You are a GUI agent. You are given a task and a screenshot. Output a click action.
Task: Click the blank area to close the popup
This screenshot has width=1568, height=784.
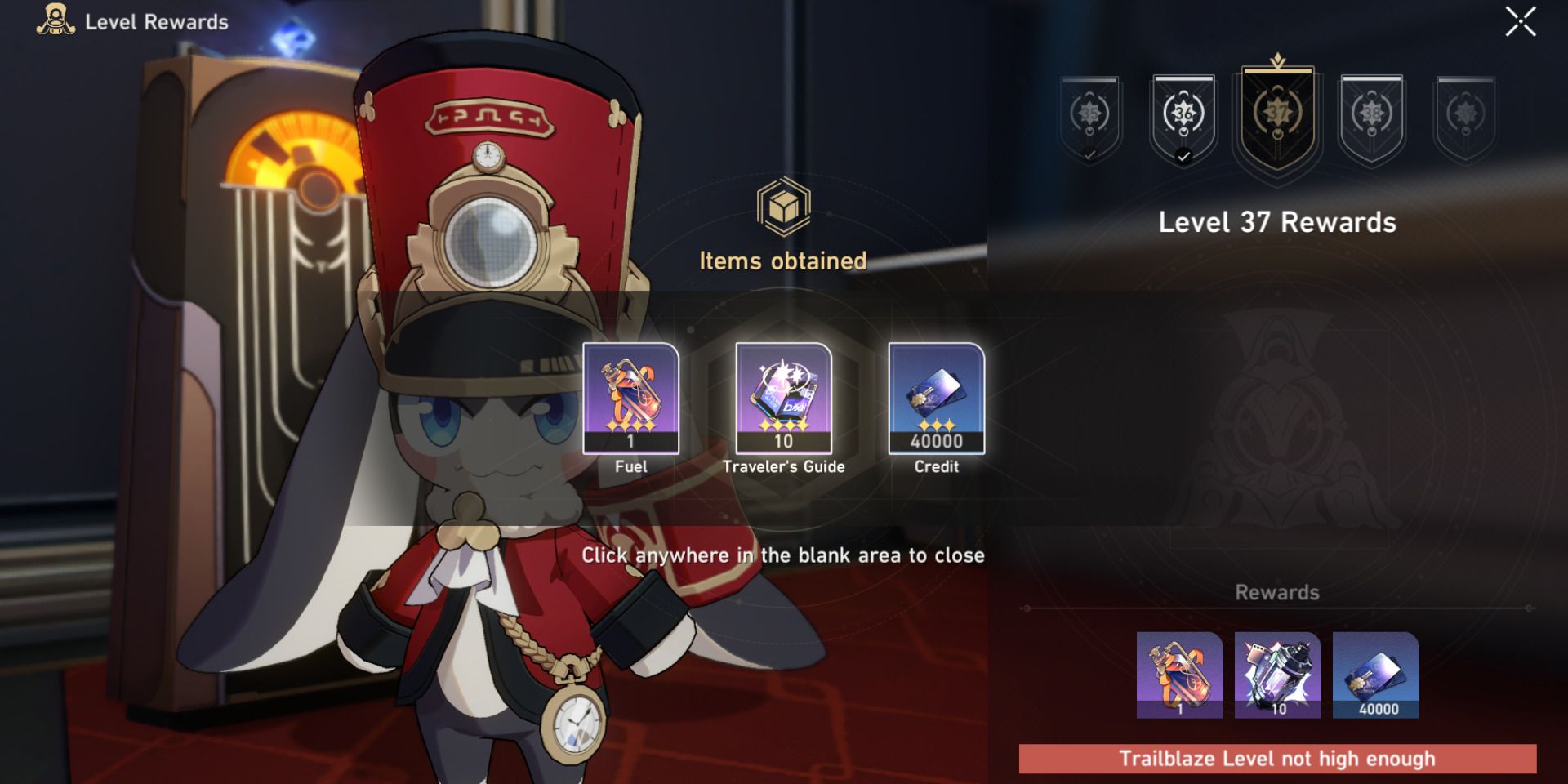784,555
